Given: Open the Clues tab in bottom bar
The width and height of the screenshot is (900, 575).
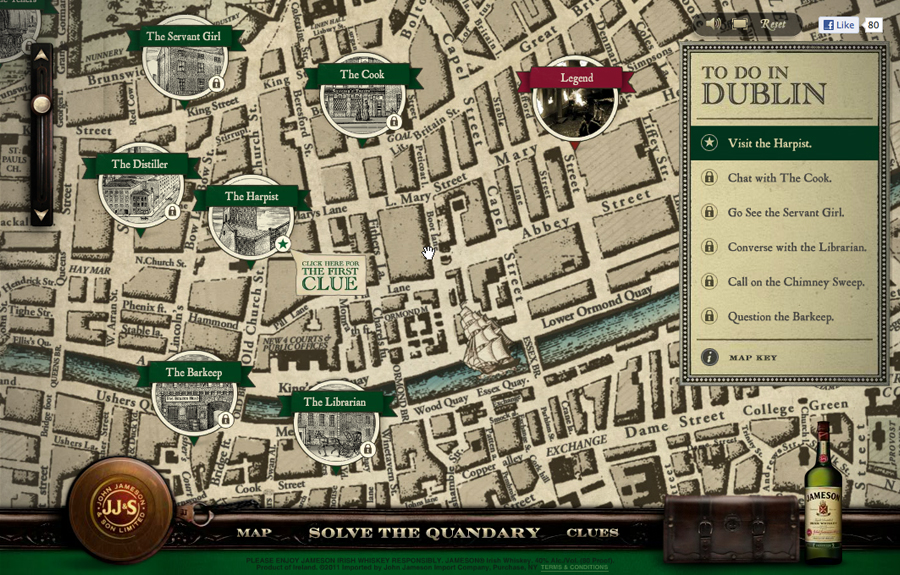Looking at the screenshot, I should (592, 533).
